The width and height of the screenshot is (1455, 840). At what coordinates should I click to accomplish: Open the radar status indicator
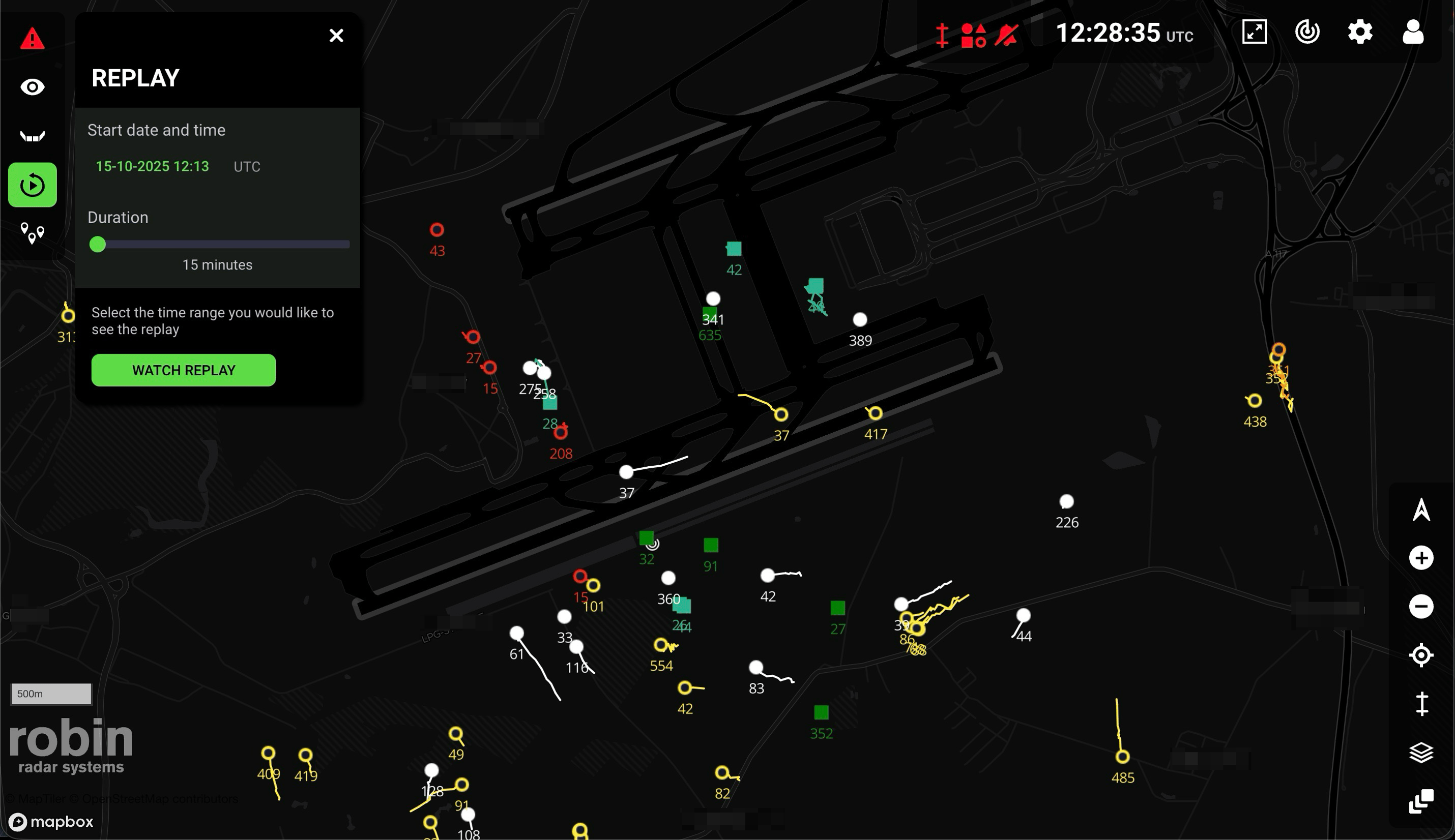[x=1307, y=33]
